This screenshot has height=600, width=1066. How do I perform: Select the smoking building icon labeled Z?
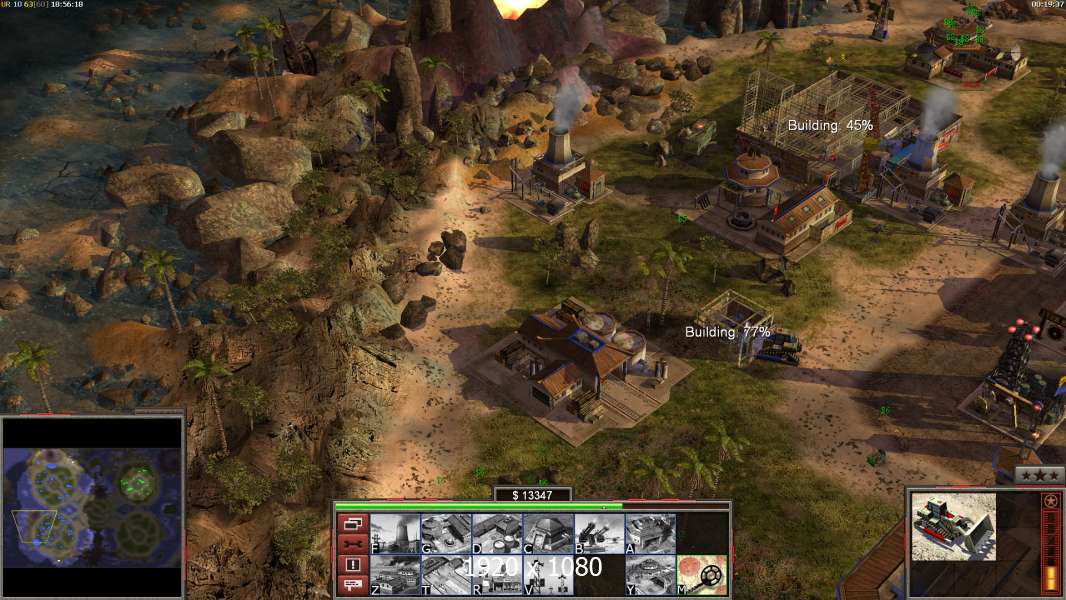395,575
